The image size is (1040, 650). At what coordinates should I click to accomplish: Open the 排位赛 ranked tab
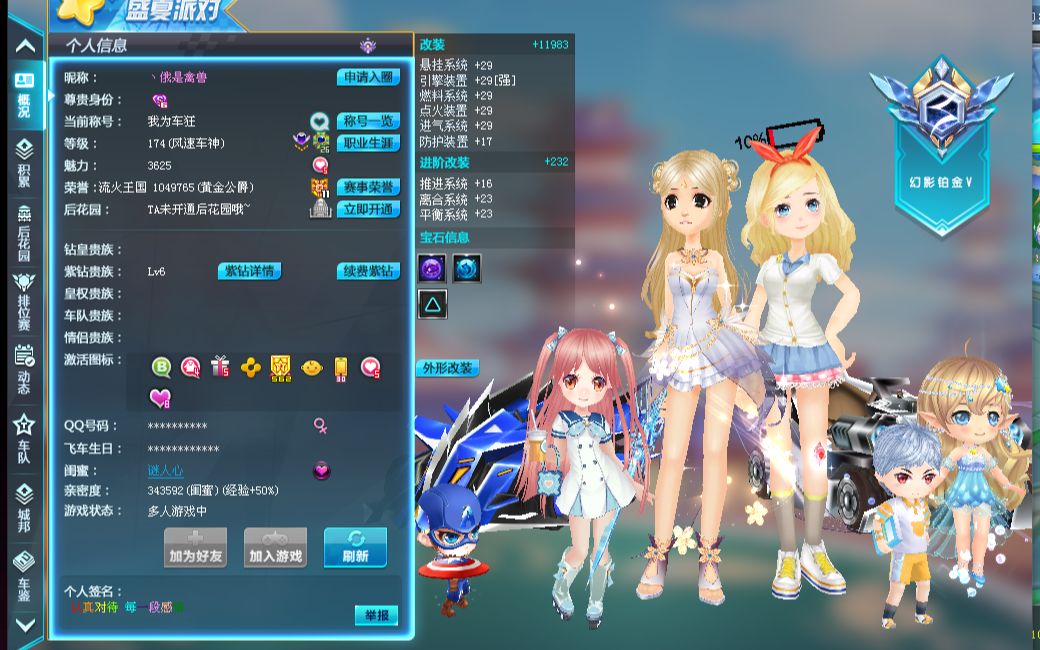tap(24, 300)
